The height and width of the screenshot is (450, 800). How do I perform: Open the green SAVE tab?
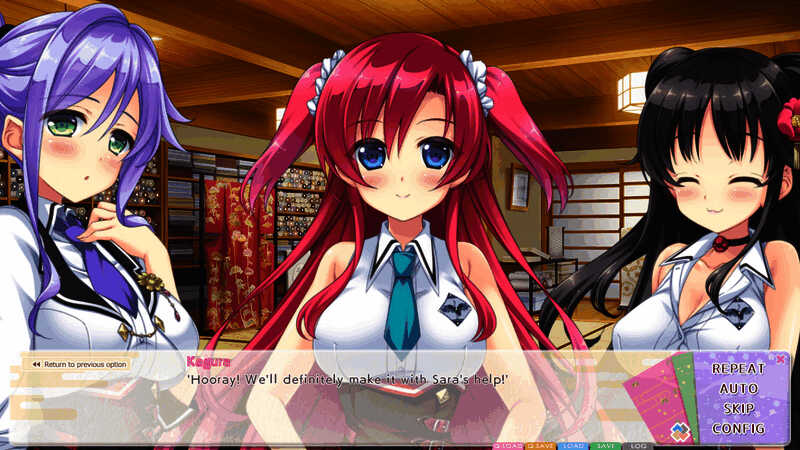(x=604, y=445)
